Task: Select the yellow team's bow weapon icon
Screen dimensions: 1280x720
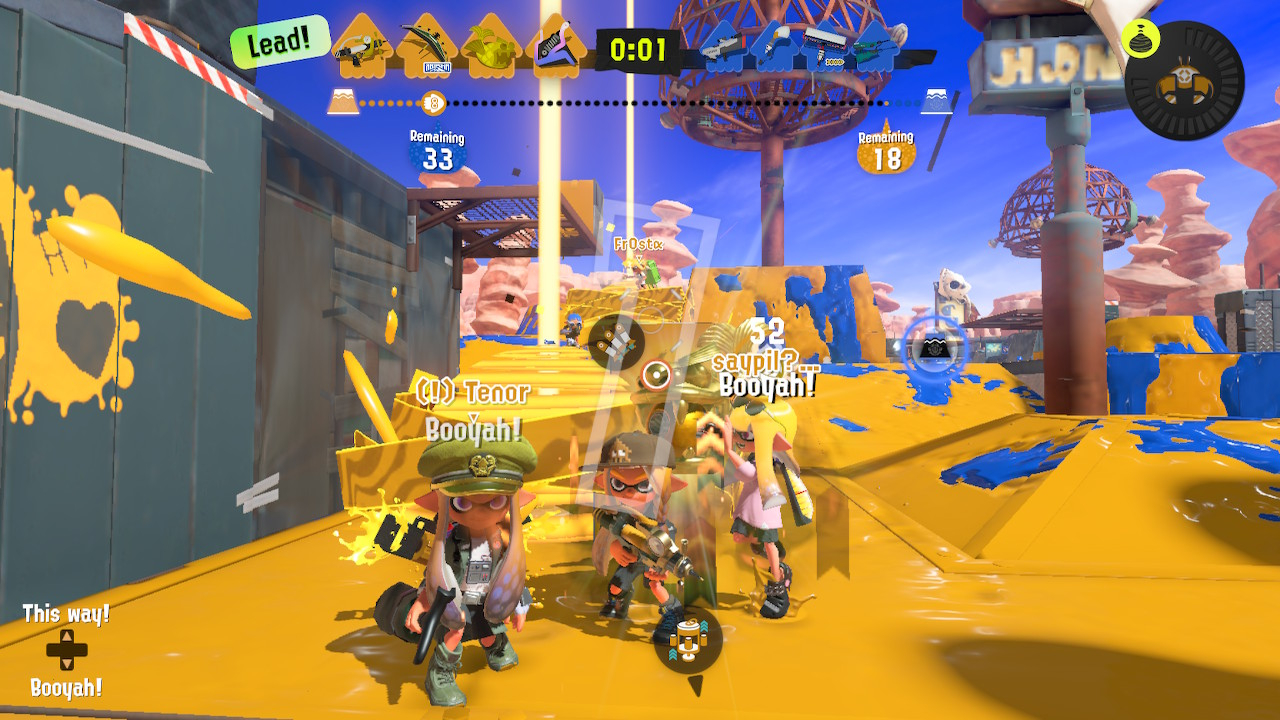Action: pos(428,47)
